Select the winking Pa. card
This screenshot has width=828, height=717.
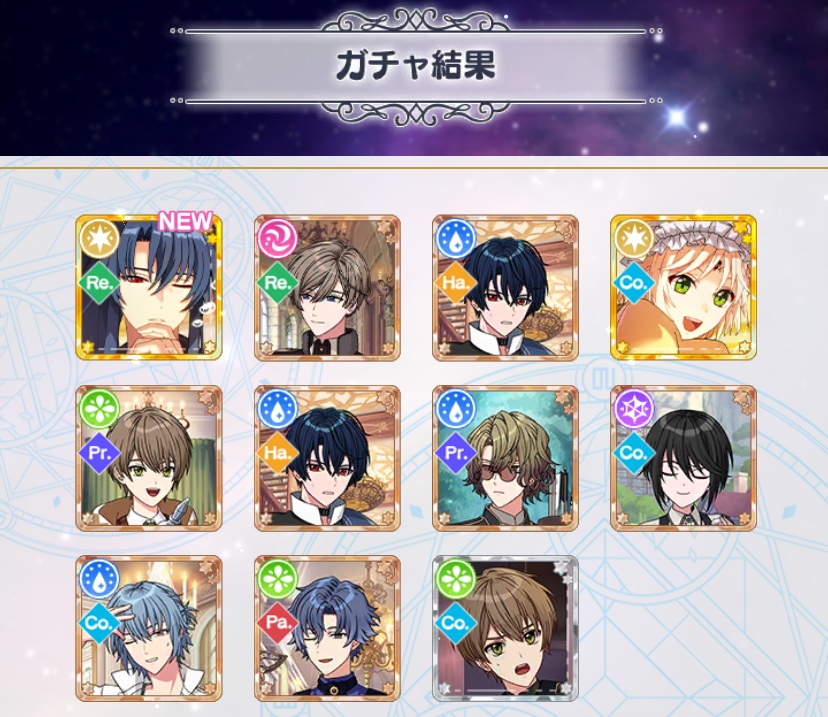click(x=327, y=628)
